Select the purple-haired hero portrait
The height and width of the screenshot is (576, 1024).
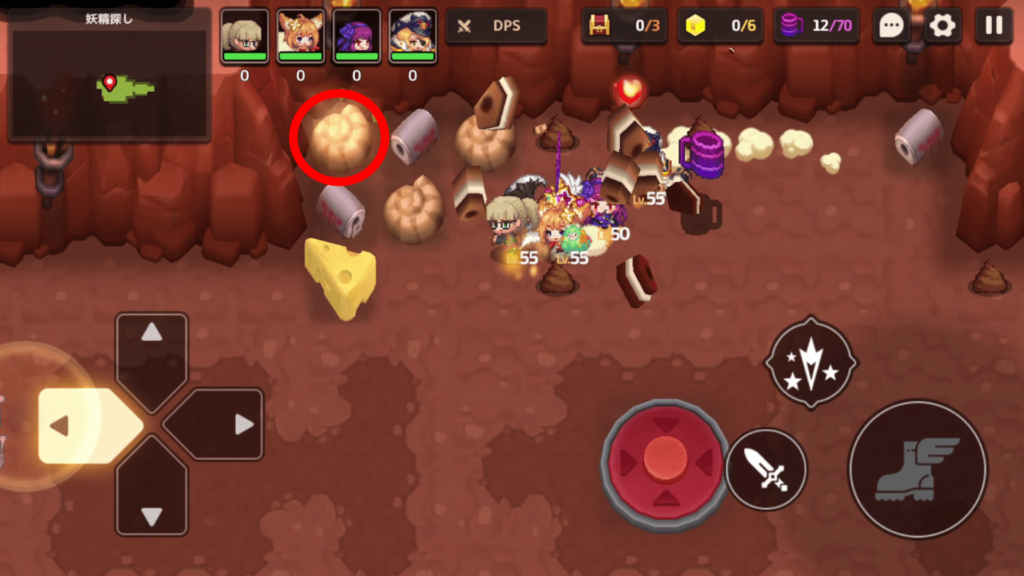tap(357, 33)
